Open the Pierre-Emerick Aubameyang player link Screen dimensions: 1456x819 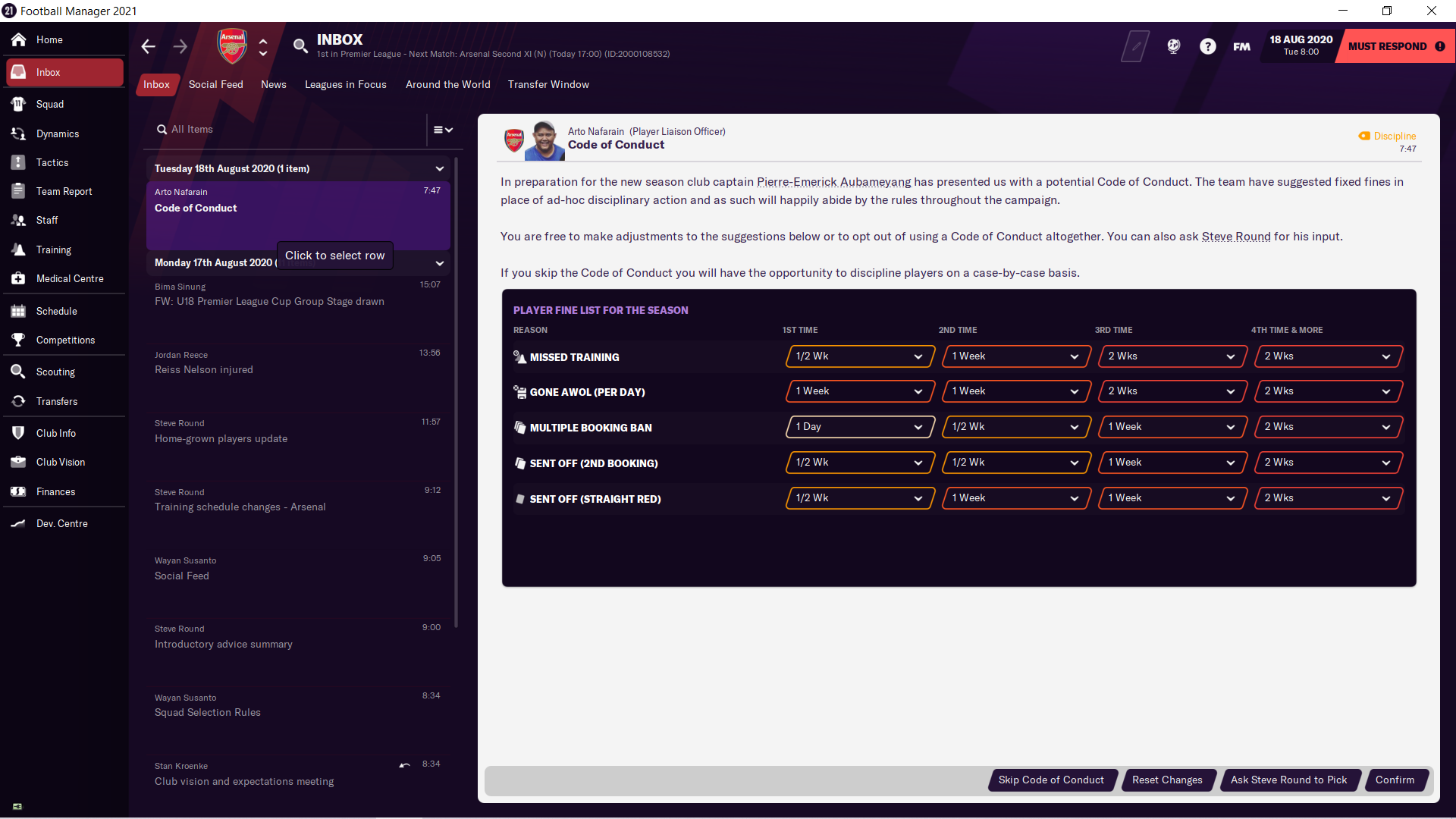tap(833, 182)
